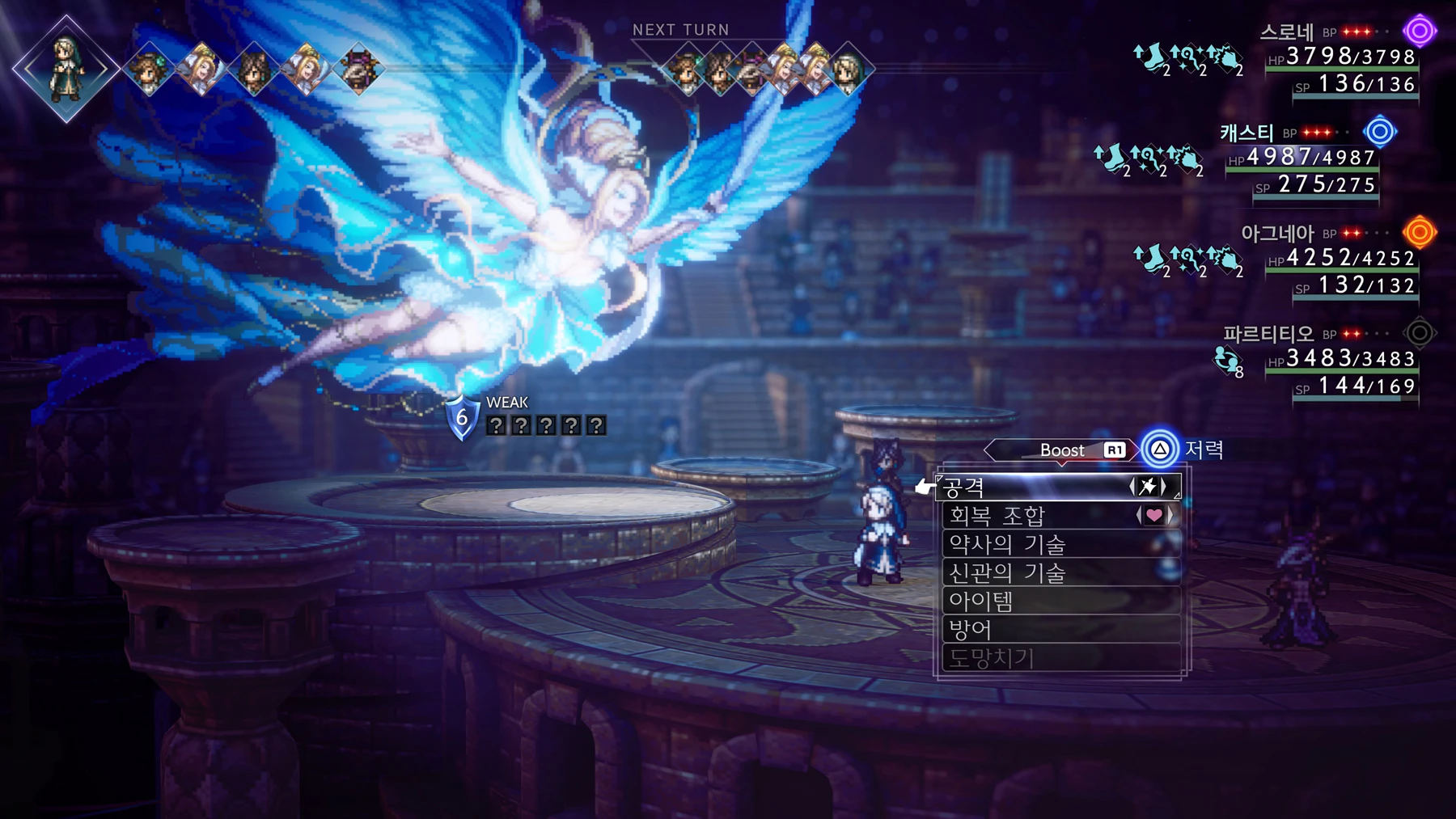The height and width of the screenshot is (819, 1456).
Task: Click 아그네아's orange latent power orb
Action: click(x=1419, y=233)
